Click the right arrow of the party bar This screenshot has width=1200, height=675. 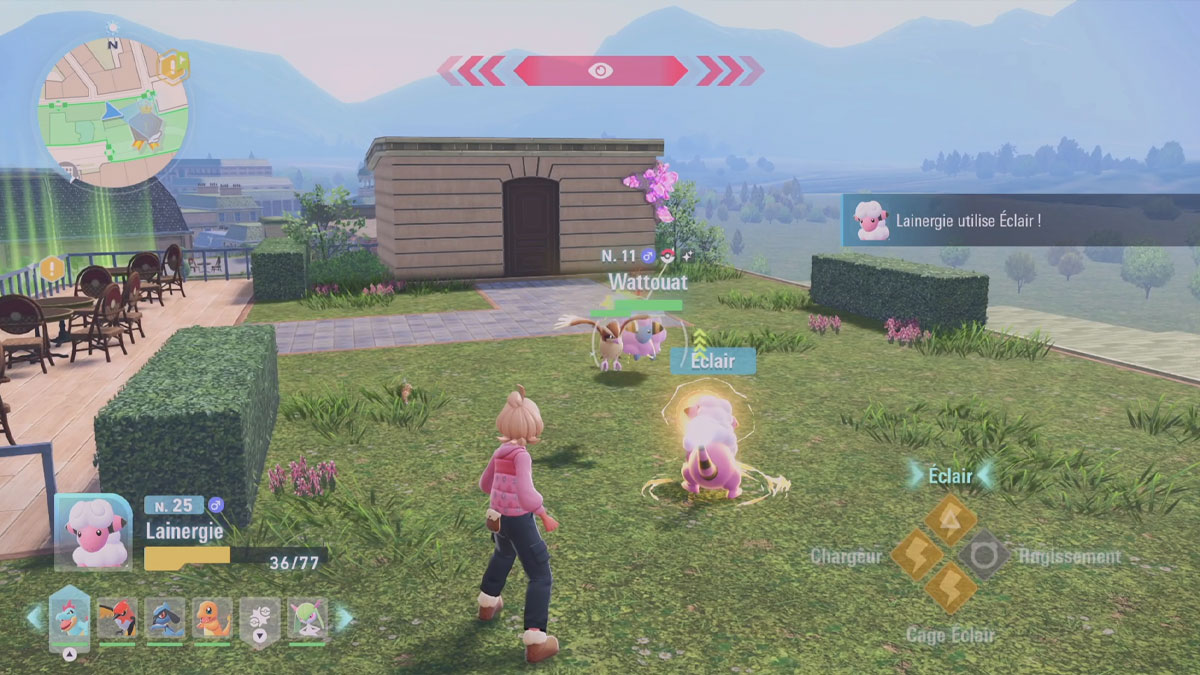pos(344,618)
